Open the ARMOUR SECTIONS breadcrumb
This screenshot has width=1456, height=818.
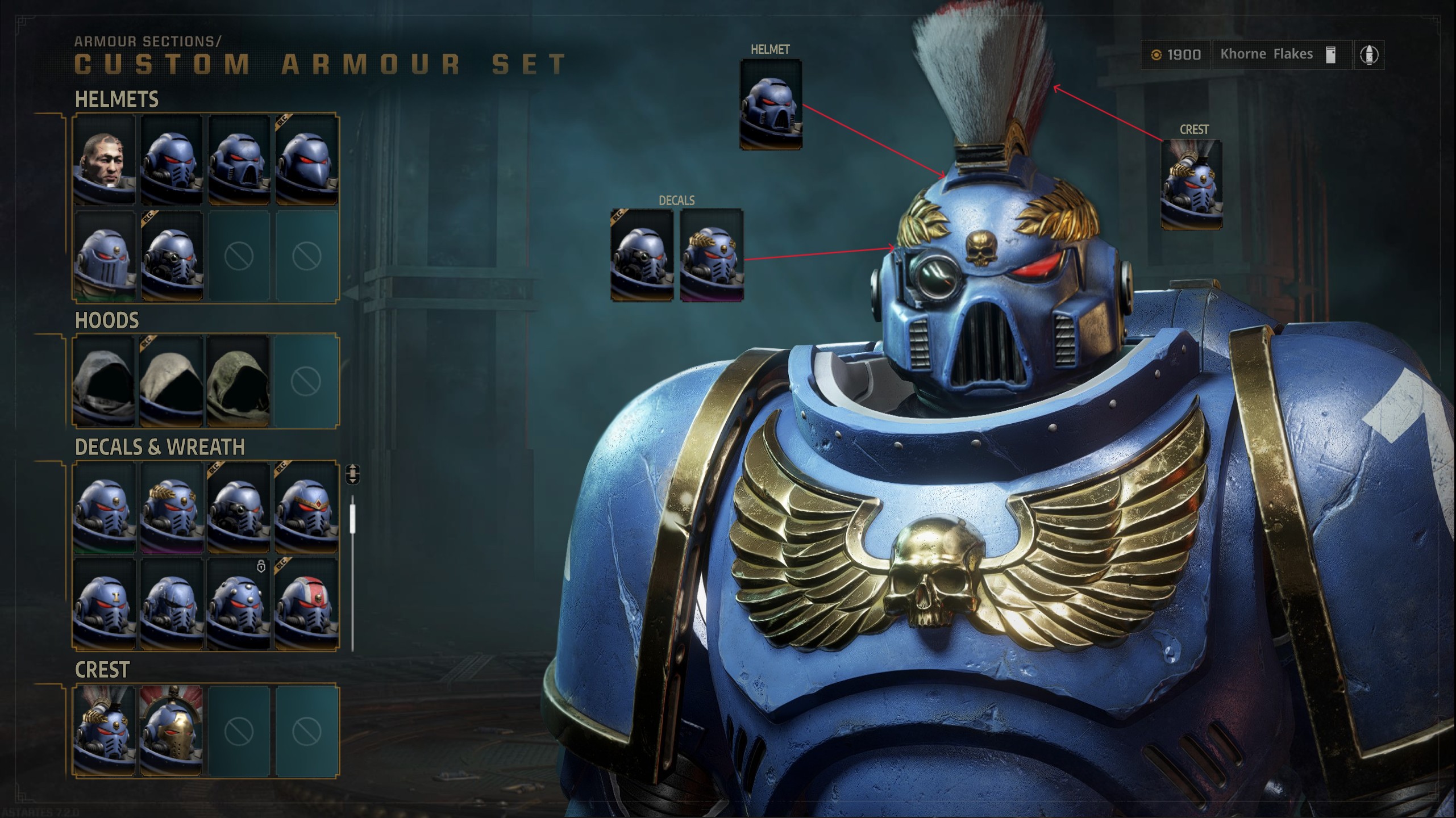point(148,41)
